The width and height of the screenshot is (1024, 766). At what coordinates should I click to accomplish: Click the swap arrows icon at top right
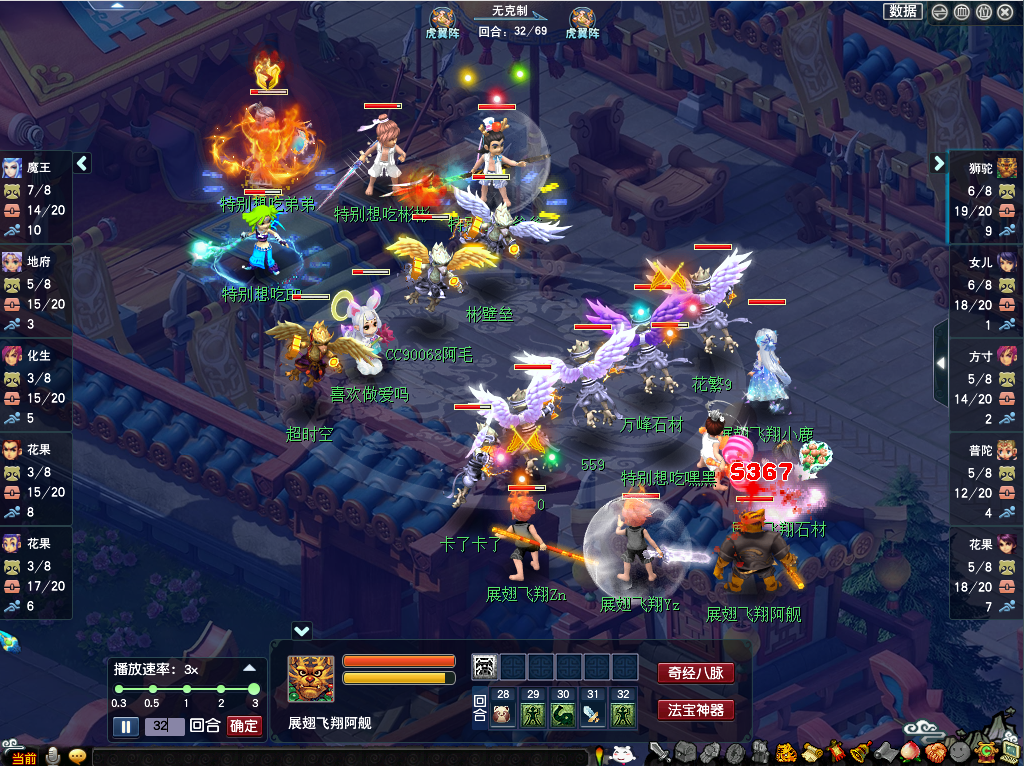tap(939, 12)
